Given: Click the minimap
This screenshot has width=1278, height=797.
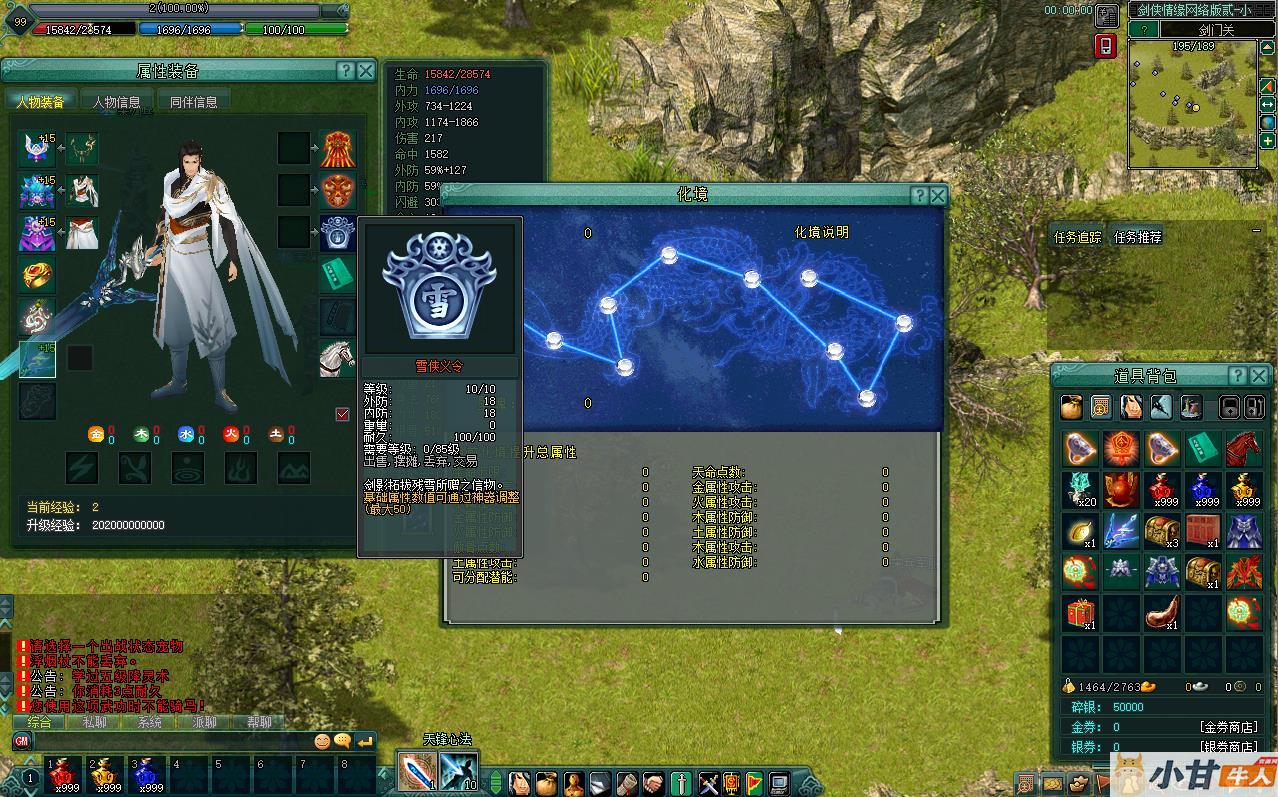Looking at the screenshot, I should coord(1192,104).
